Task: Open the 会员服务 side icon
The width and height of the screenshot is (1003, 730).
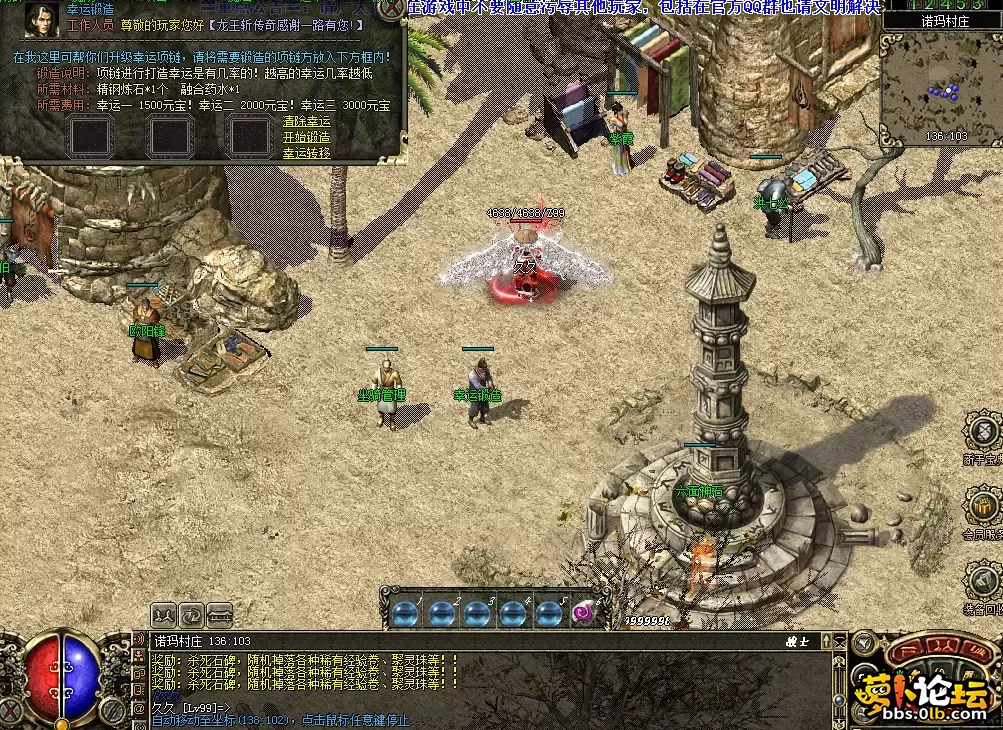Action: point(984,505)
